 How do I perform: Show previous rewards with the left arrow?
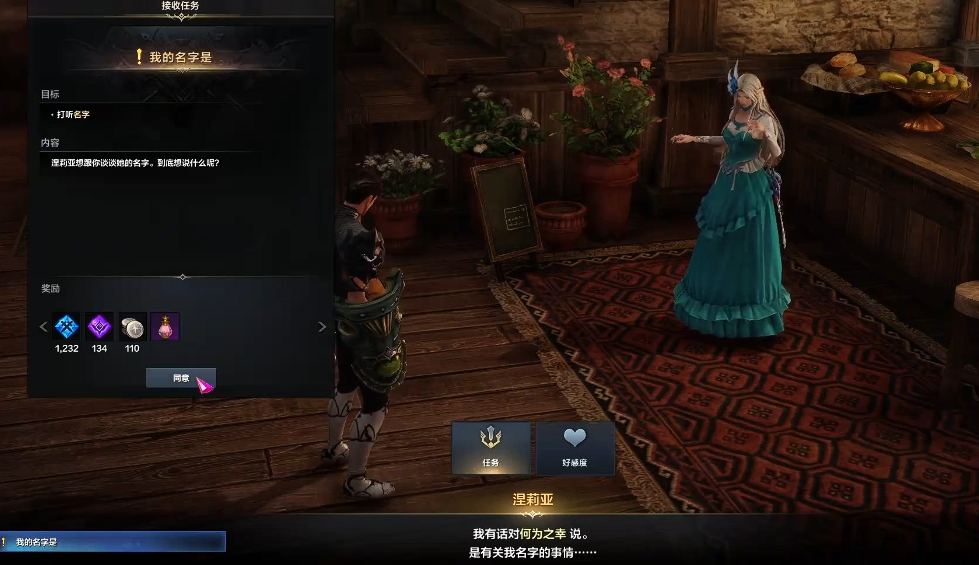pos(43,327)
